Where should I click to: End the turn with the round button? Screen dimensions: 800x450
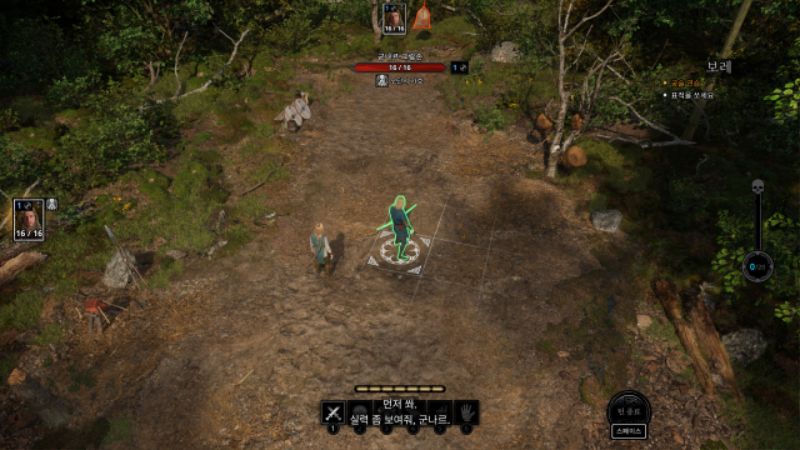pos(629,408)
